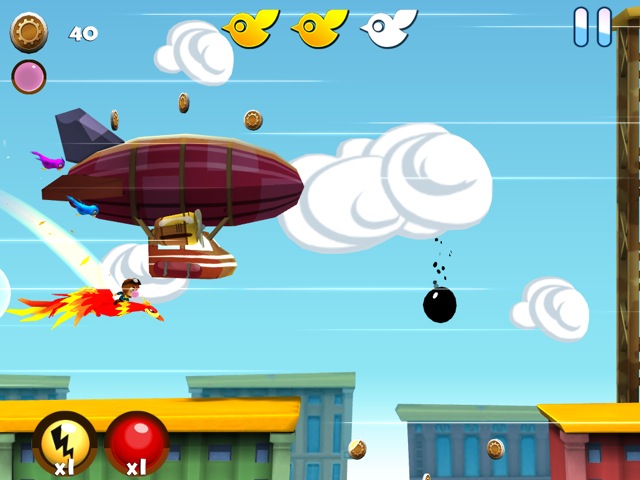Use the red bomb power-up
Screen dimensions: 640x480
[137, 442]
